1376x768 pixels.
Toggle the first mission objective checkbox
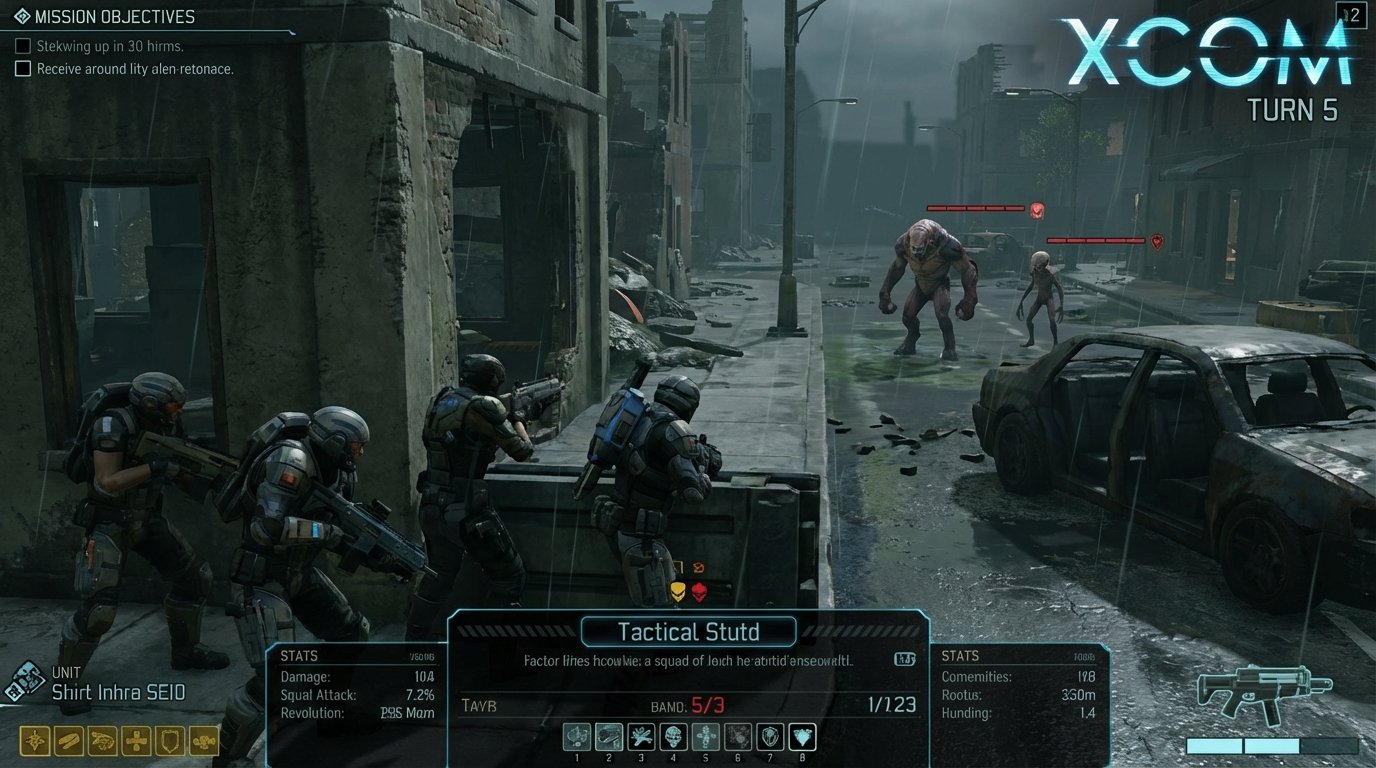(x=23, y=46)
